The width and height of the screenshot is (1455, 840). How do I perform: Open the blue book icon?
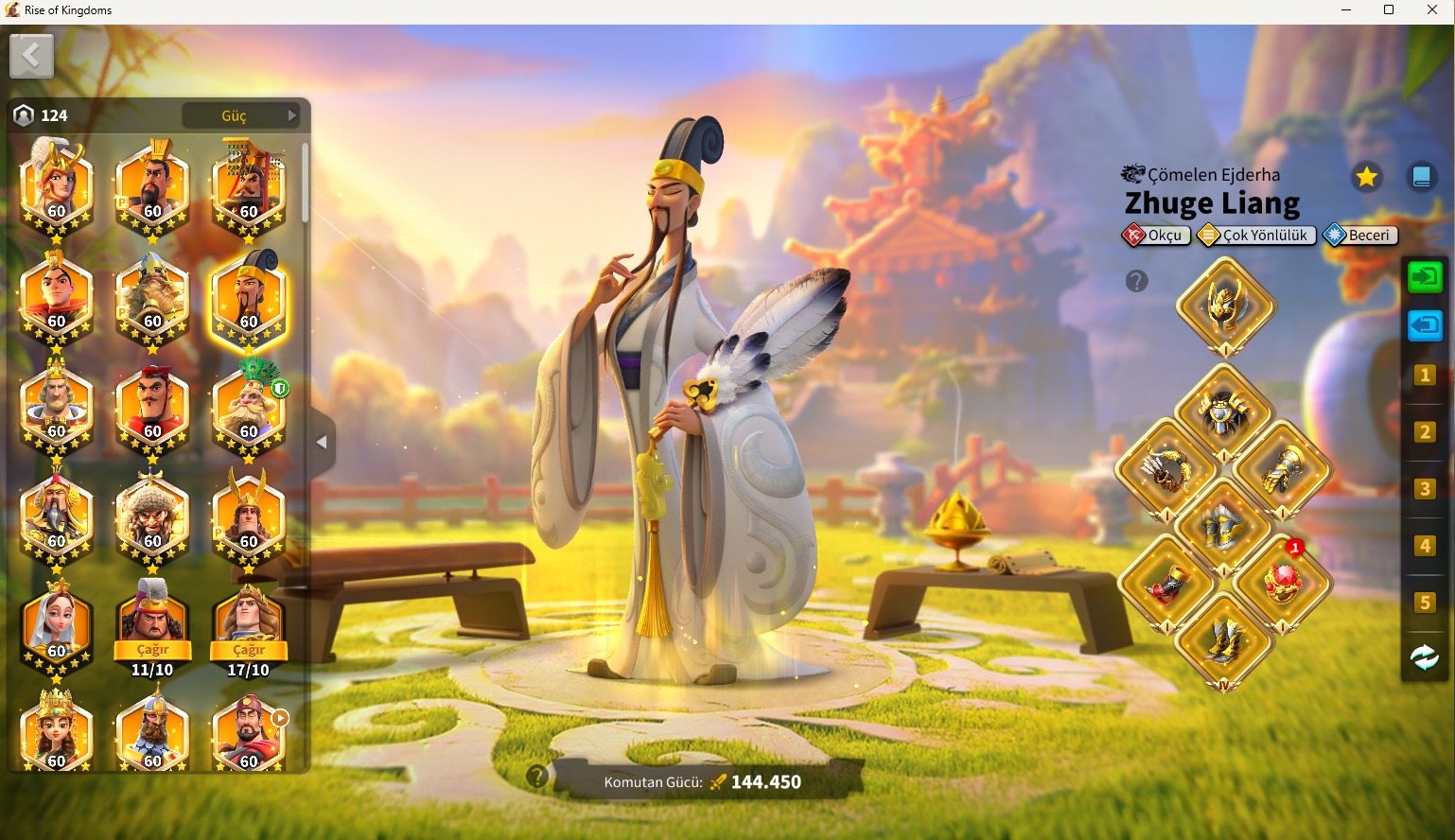pyautogui.click(x=1421, y=177)
